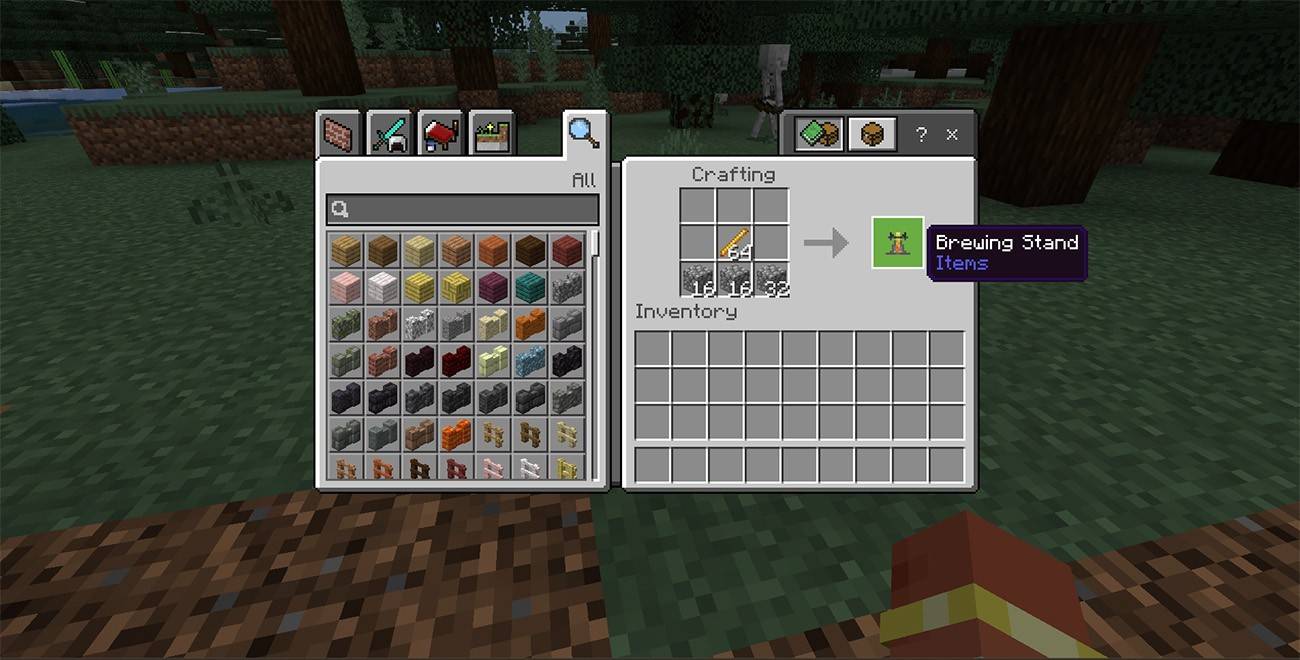This screenshot has height=660, width=1300.
Task: Choose the teal warped planks block
Action: pos(529,288)
